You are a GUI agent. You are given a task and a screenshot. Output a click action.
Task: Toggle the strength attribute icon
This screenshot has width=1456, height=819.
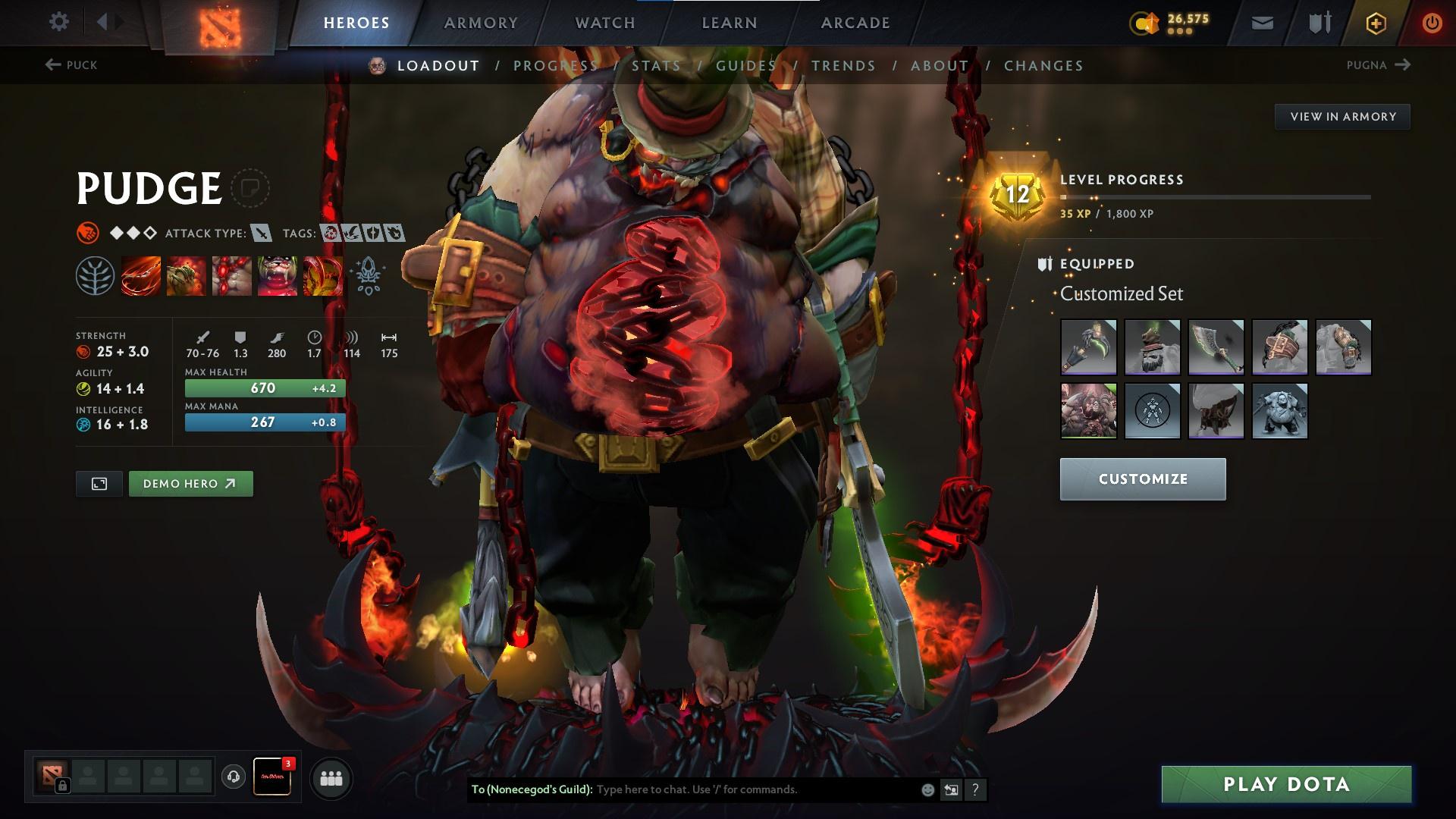tap(82, 351)
